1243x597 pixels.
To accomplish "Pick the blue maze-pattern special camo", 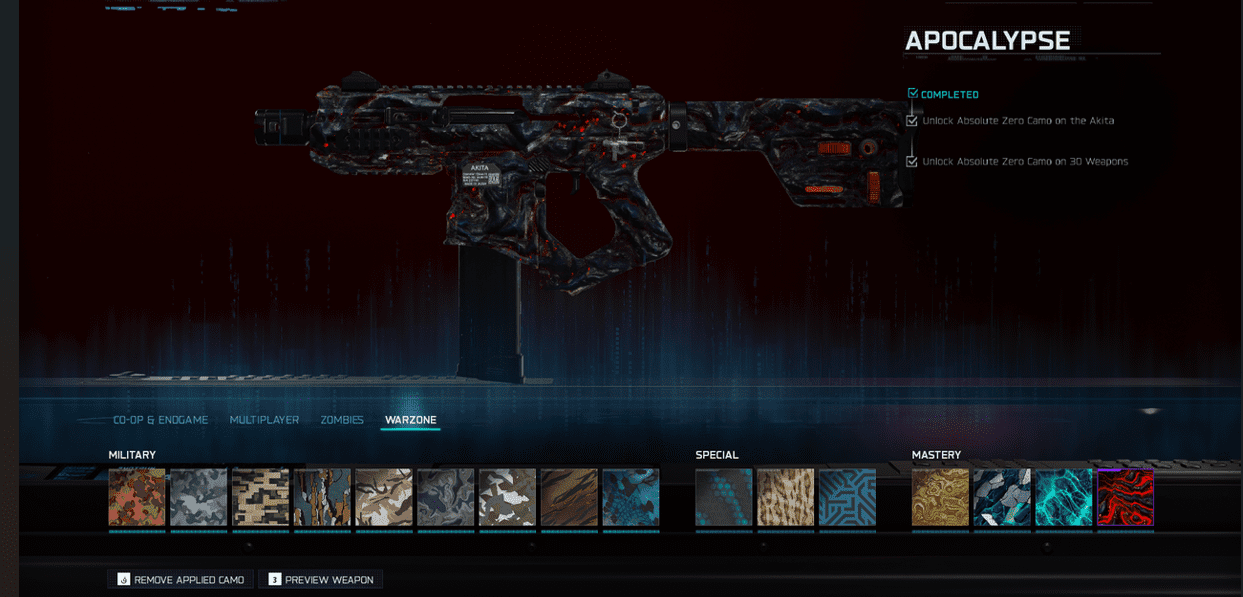I will click(x=847, y=497).
